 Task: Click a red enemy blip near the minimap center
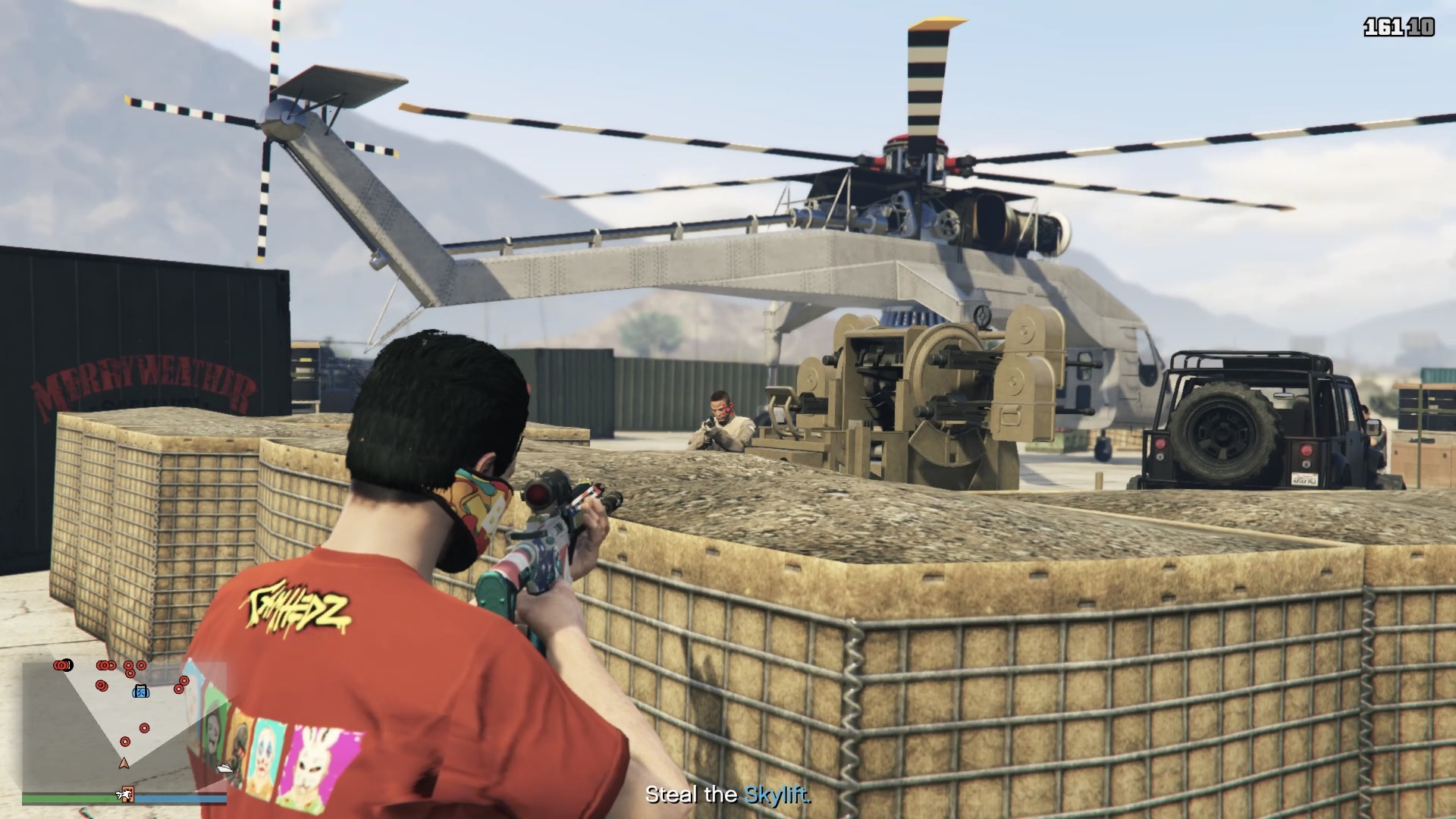143,728
